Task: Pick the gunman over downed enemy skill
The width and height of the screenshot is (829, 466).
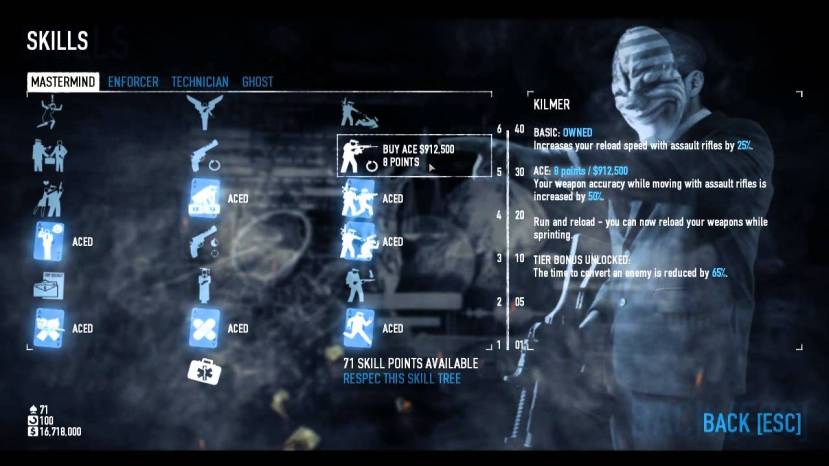Action: 359,111
